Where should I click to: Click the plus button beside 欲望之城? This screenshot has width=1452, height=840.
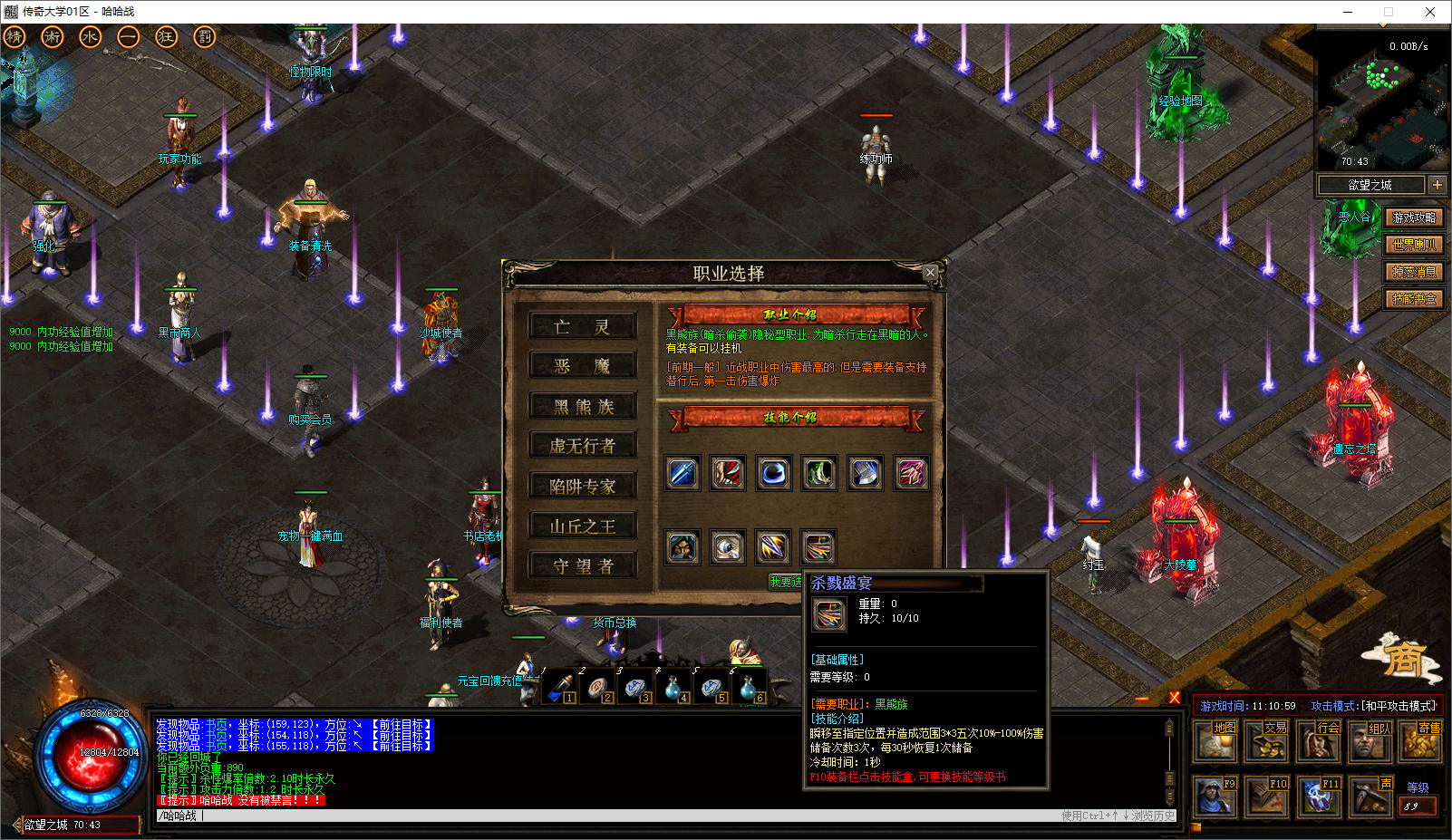[1437, 185]
